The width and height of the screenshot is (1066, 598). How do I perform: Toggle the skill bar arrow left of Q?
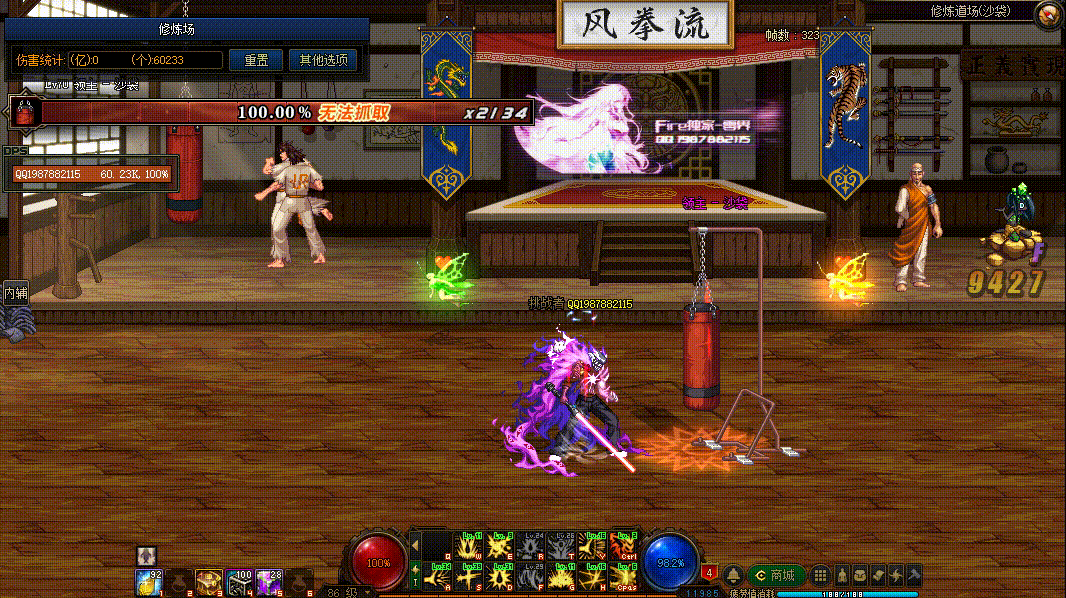[415, 545]
